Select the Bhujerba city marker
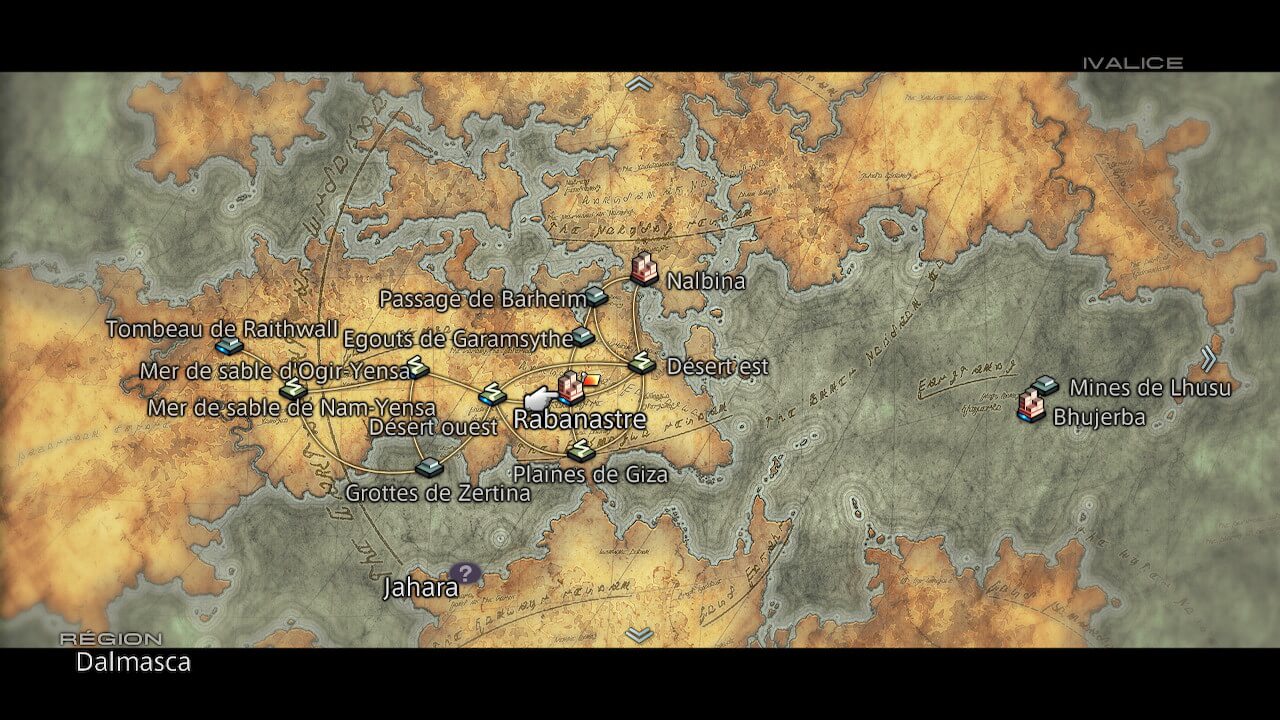The height and width of the screenshot is (720, 1280). click(x=1030, y=406)
